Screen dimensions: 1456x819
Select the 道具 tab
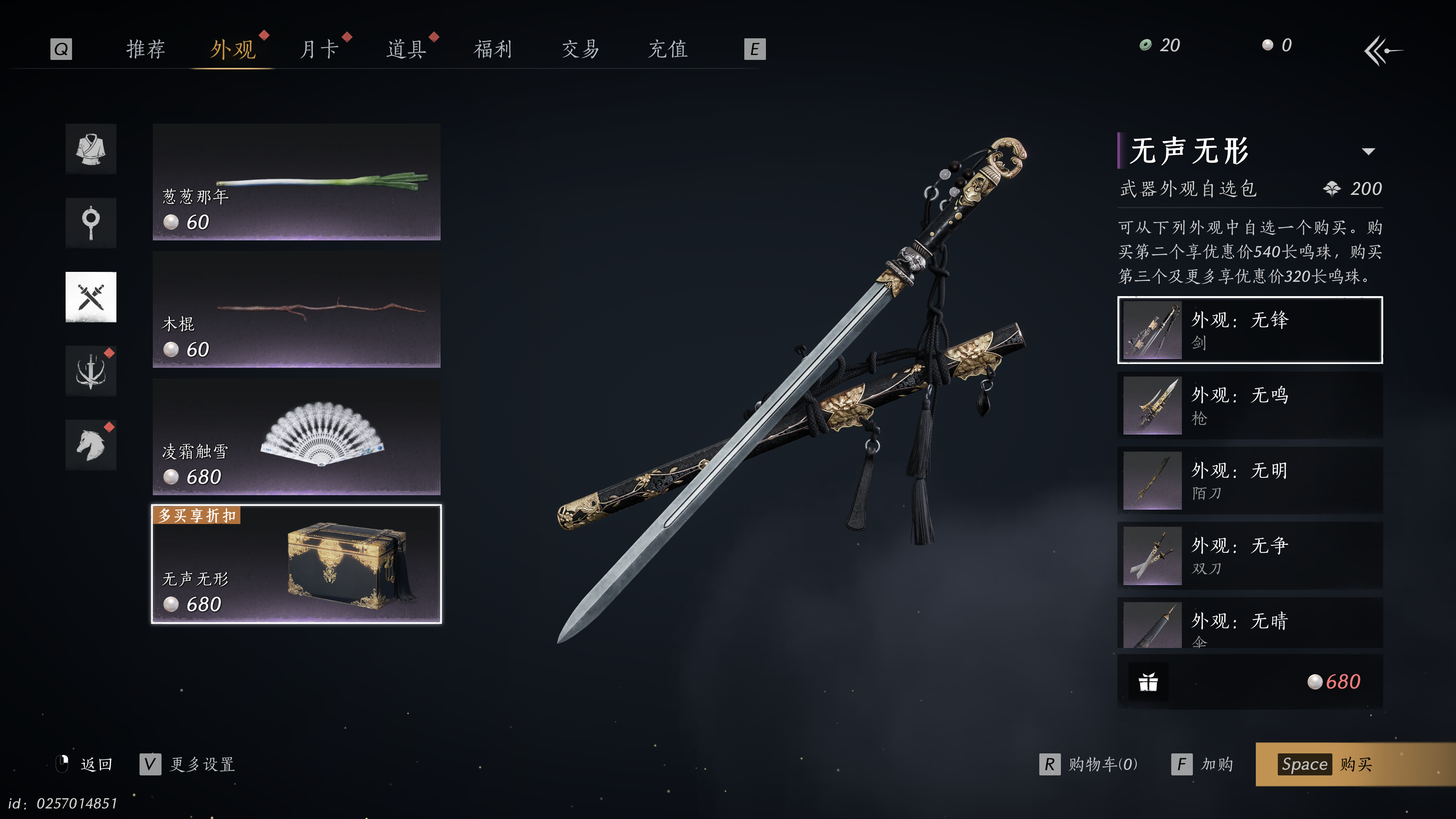click(x=406, y=49)
